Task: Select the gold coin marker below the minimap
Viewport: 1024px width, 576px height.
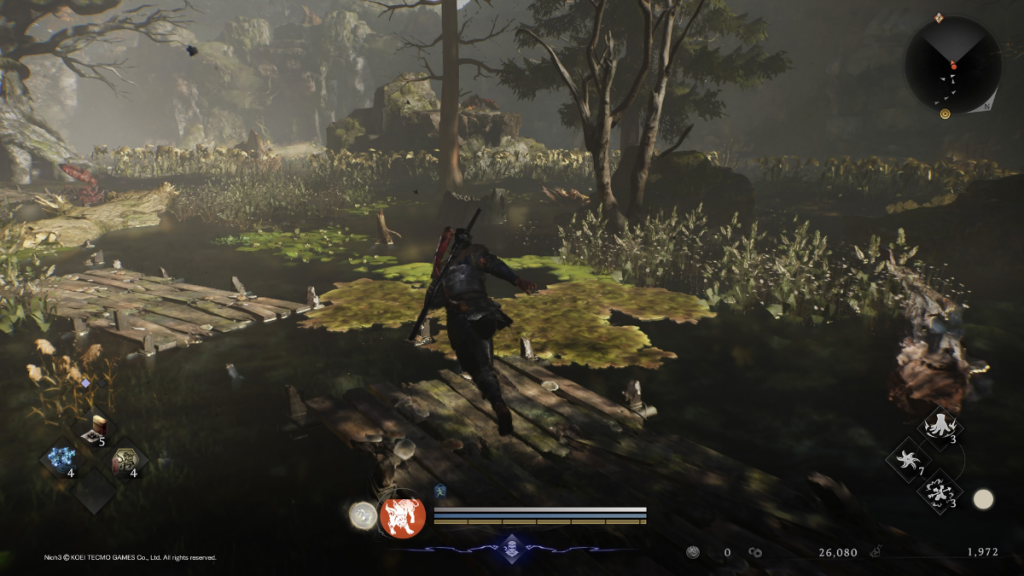Action: click(x=945, y=114)
